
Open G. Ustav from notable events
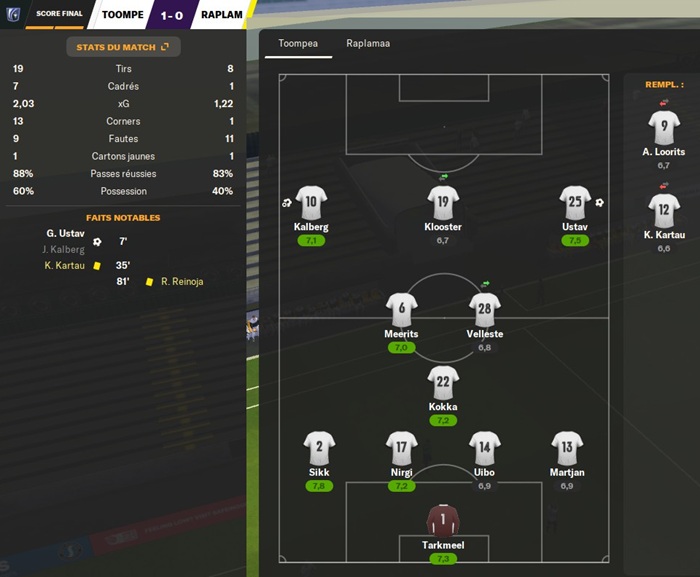tap(65, 233)
